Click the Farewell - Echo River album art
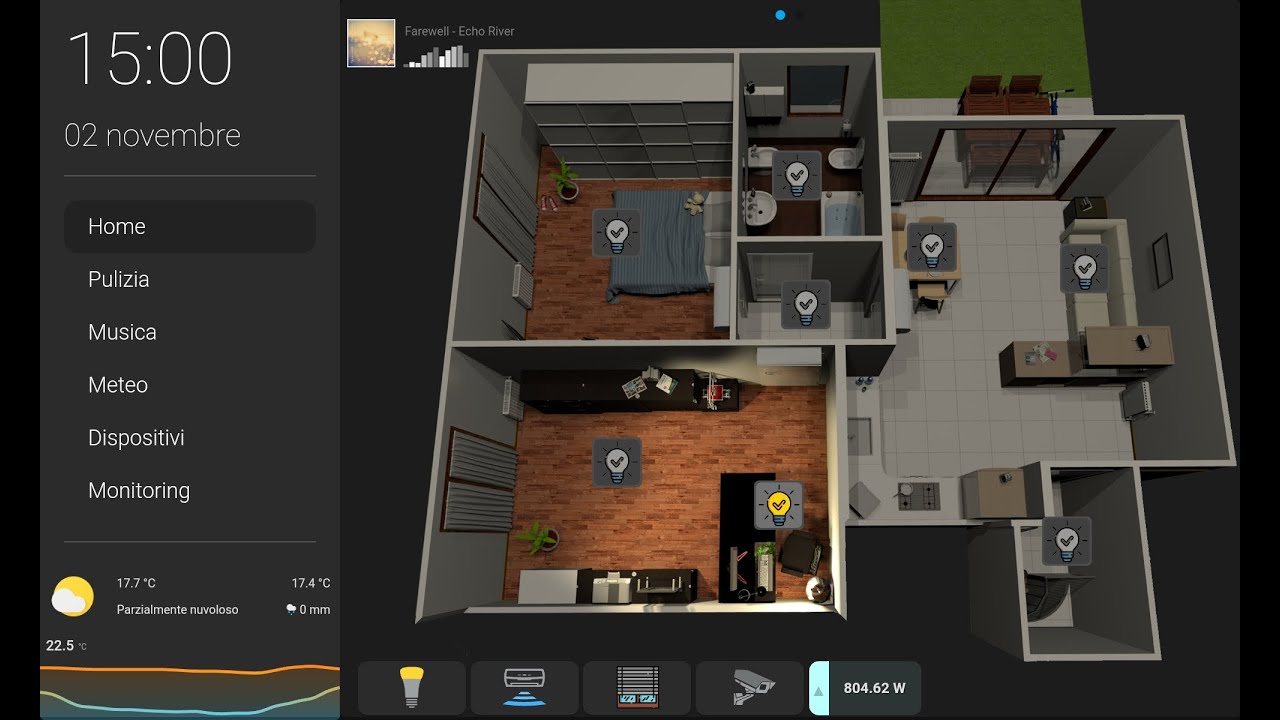1280x720 pixels. point(371,43)
